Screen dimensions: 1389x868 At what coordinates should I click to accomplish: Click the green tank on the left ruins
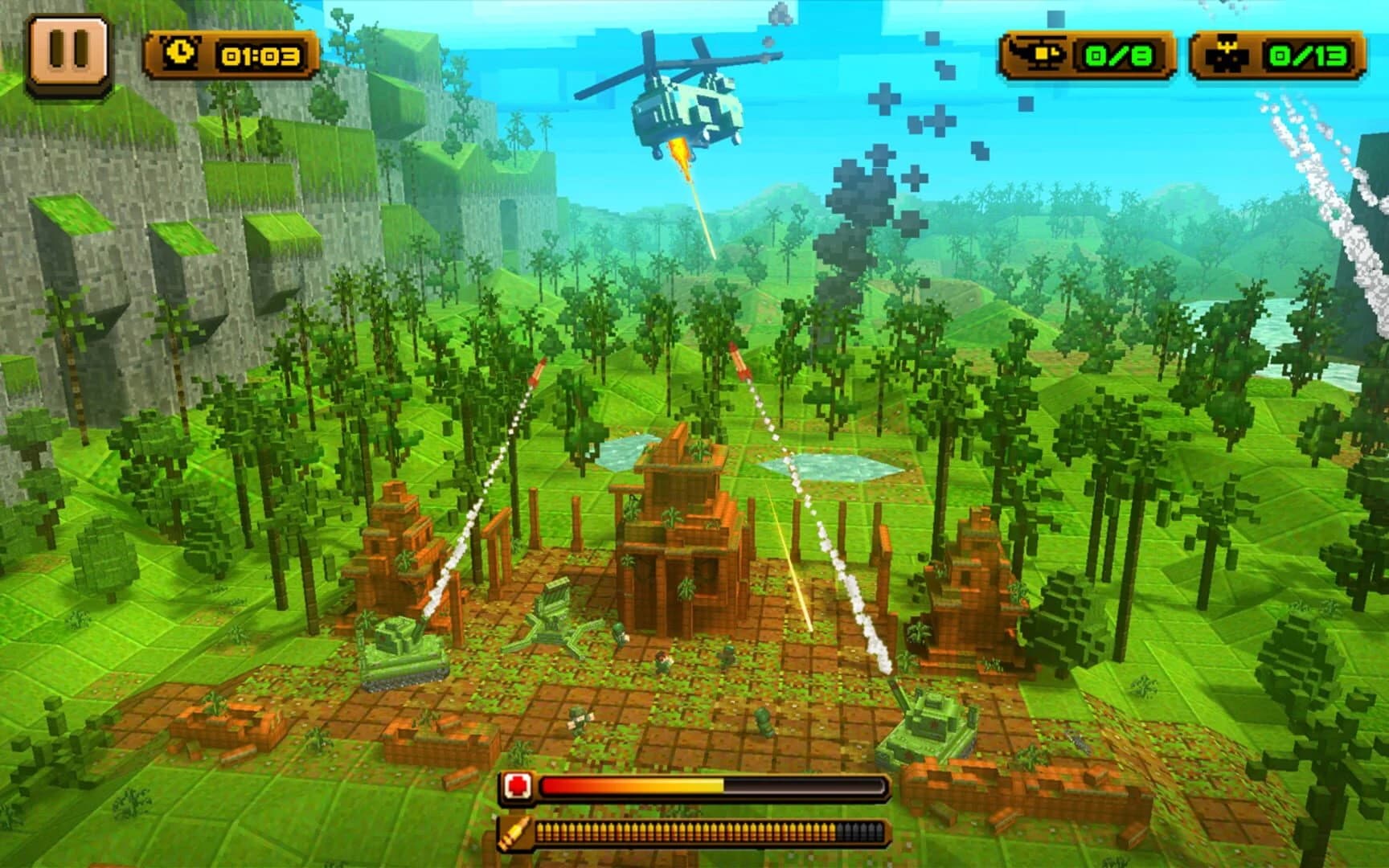pyautogui.click(x=402, y=649)
